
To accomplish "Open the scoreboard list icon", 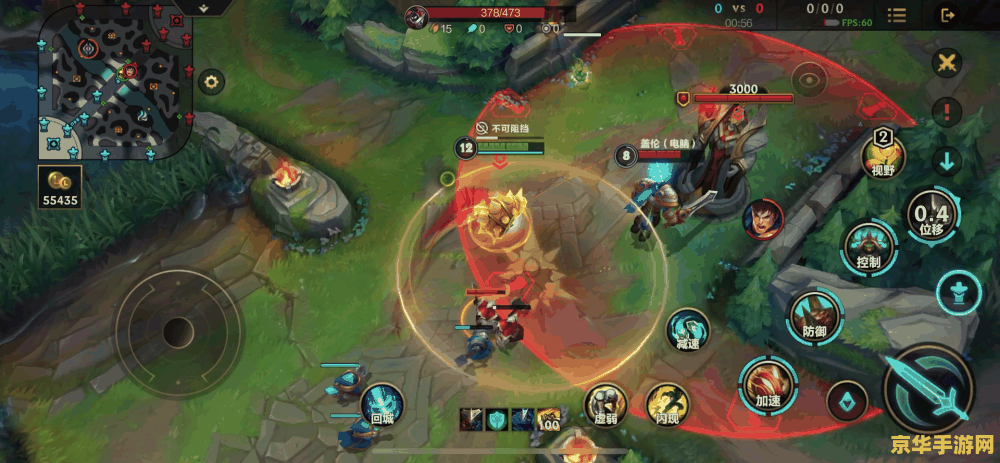I will (898, 15).
